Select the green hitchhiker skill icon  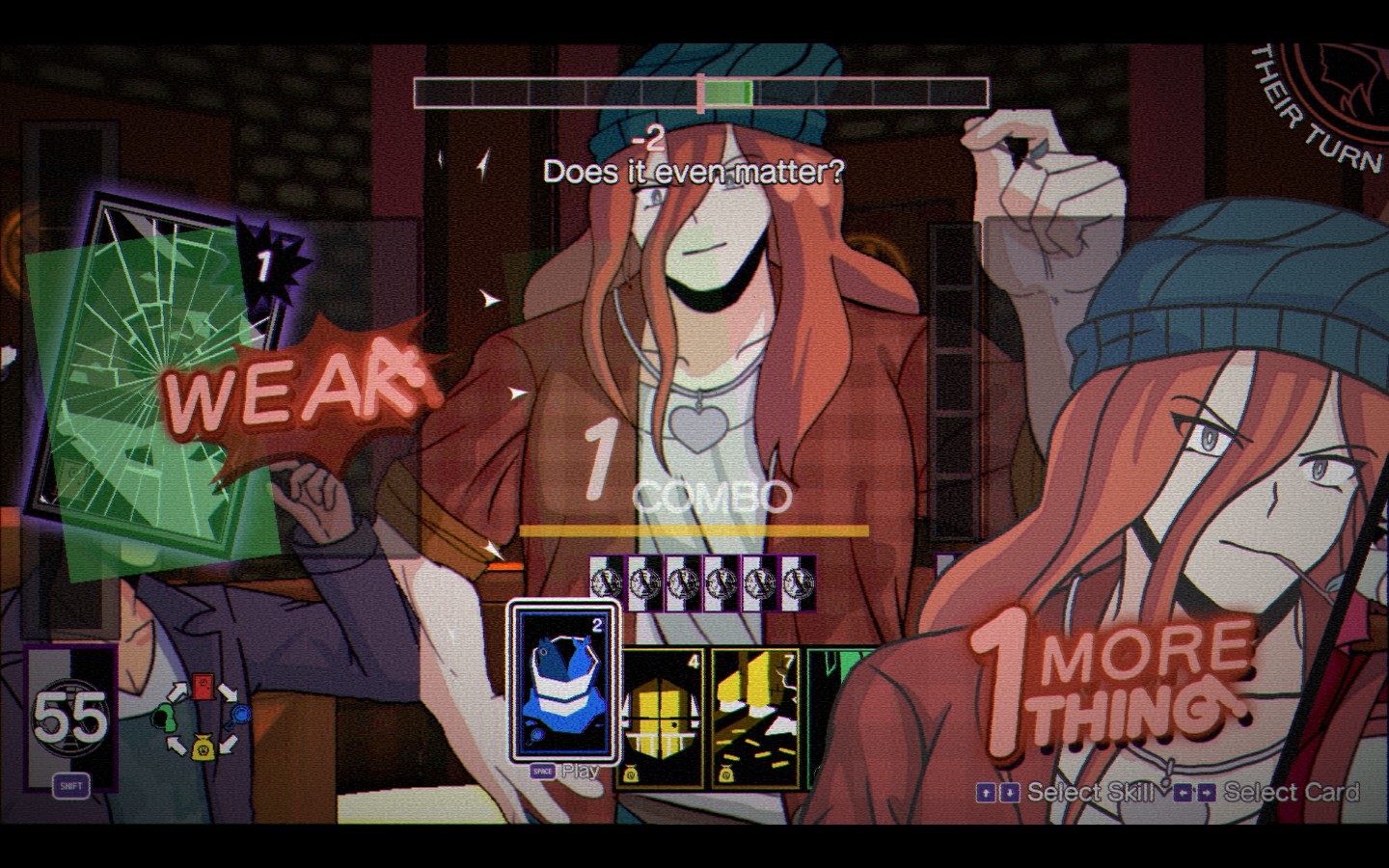pos(164,717)
